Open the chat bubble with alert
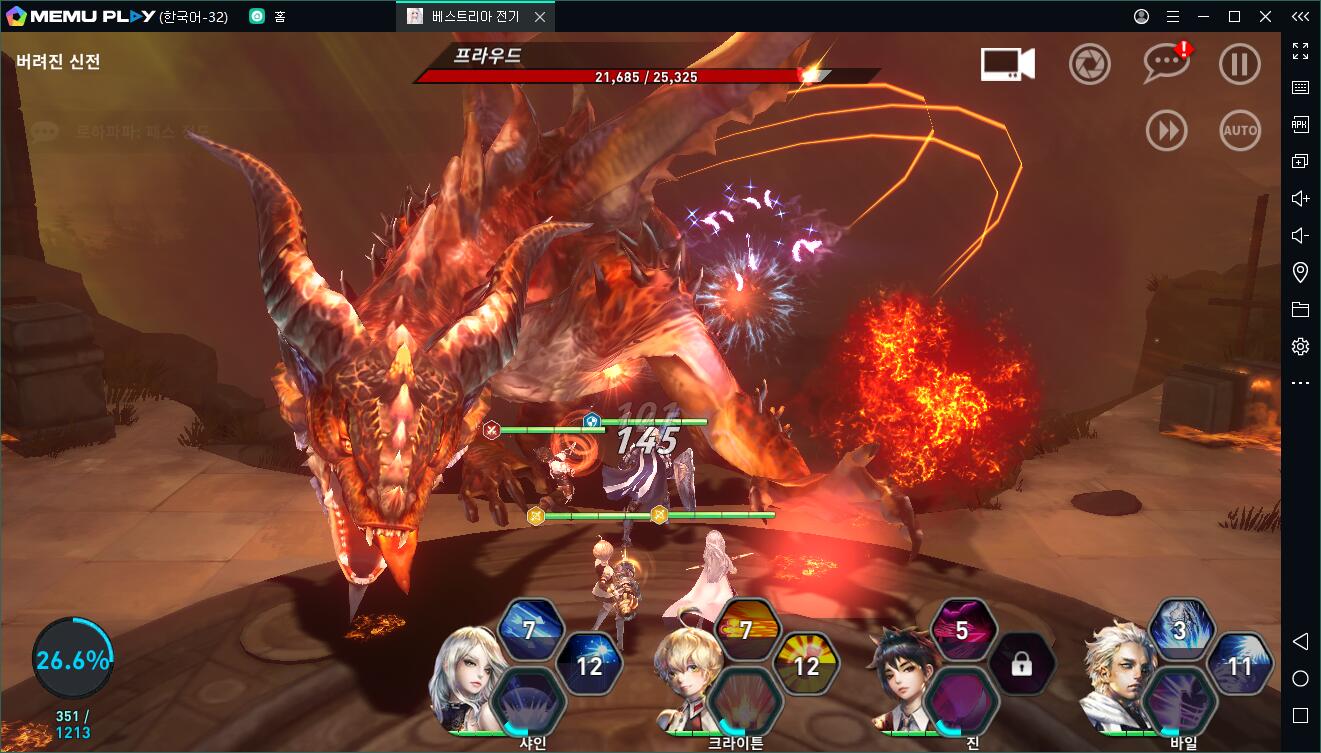The image size is (1321, 753). (x=1165, y=65)
